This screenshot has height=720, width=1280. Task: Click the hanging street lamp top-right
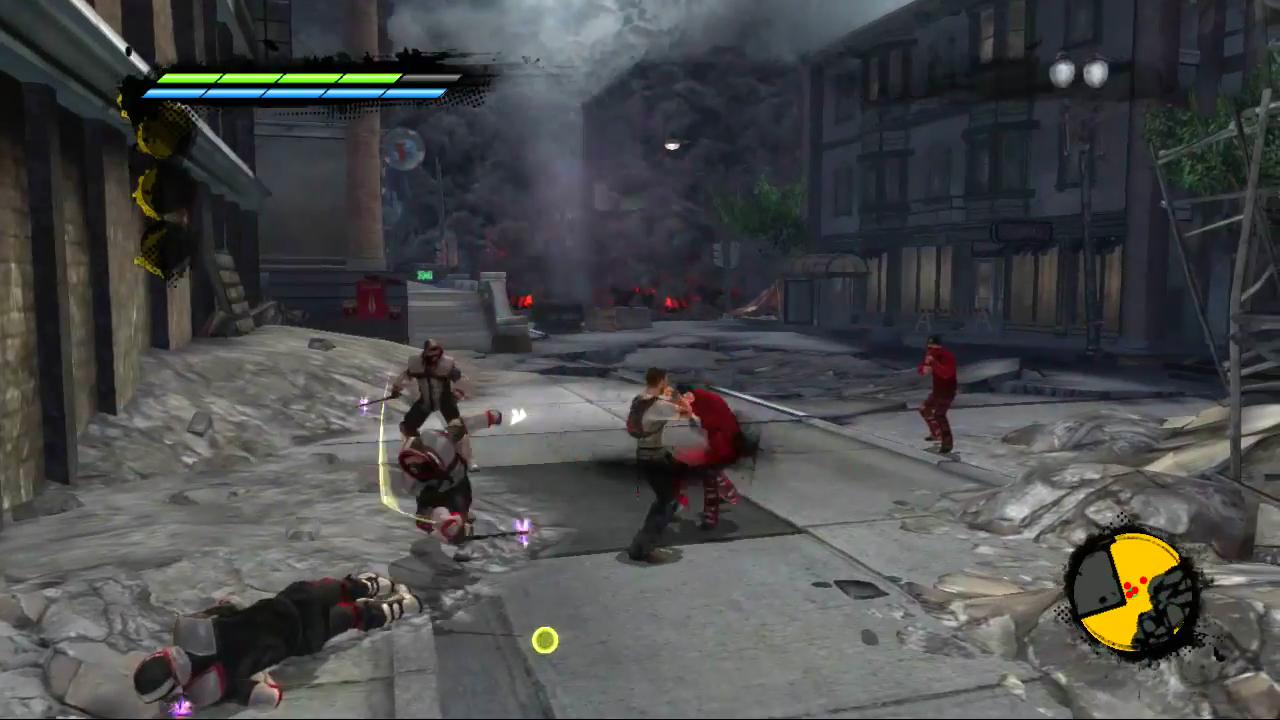tap(1076, 72)
